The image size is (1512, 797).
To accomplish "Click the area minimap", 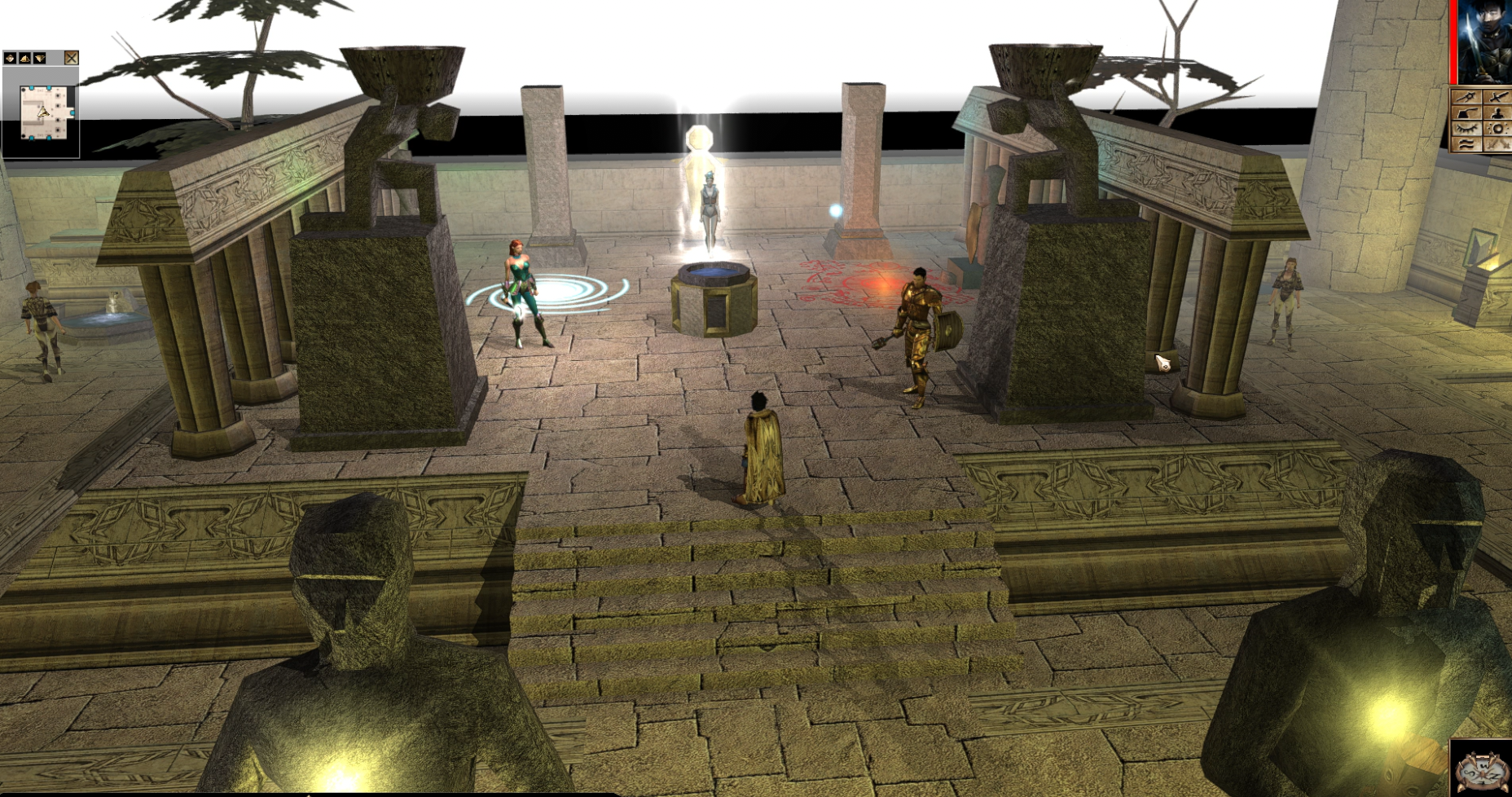I will pyautogui.click(x=41, y=112).
